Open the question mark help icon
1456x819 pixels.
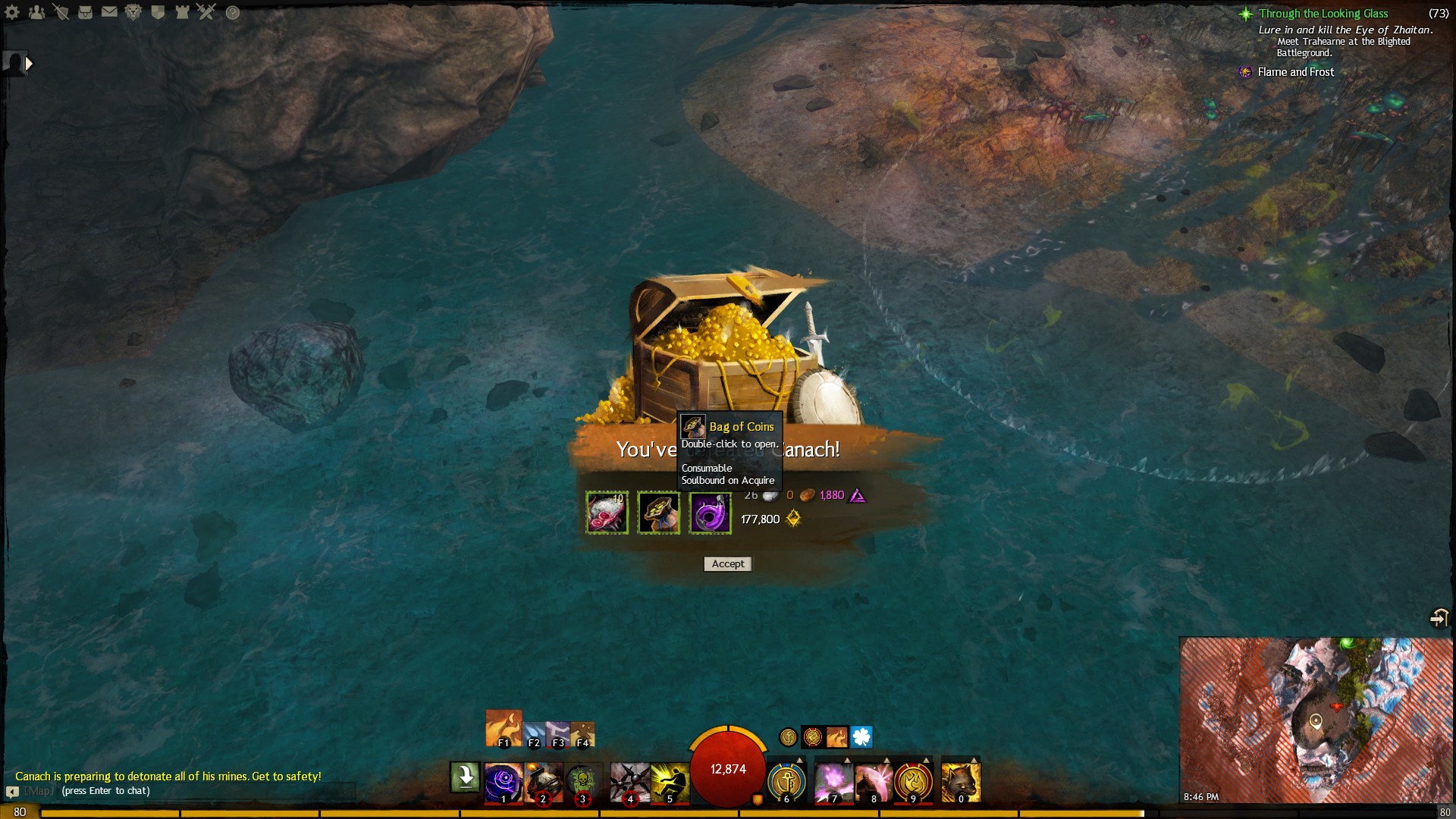233,12
